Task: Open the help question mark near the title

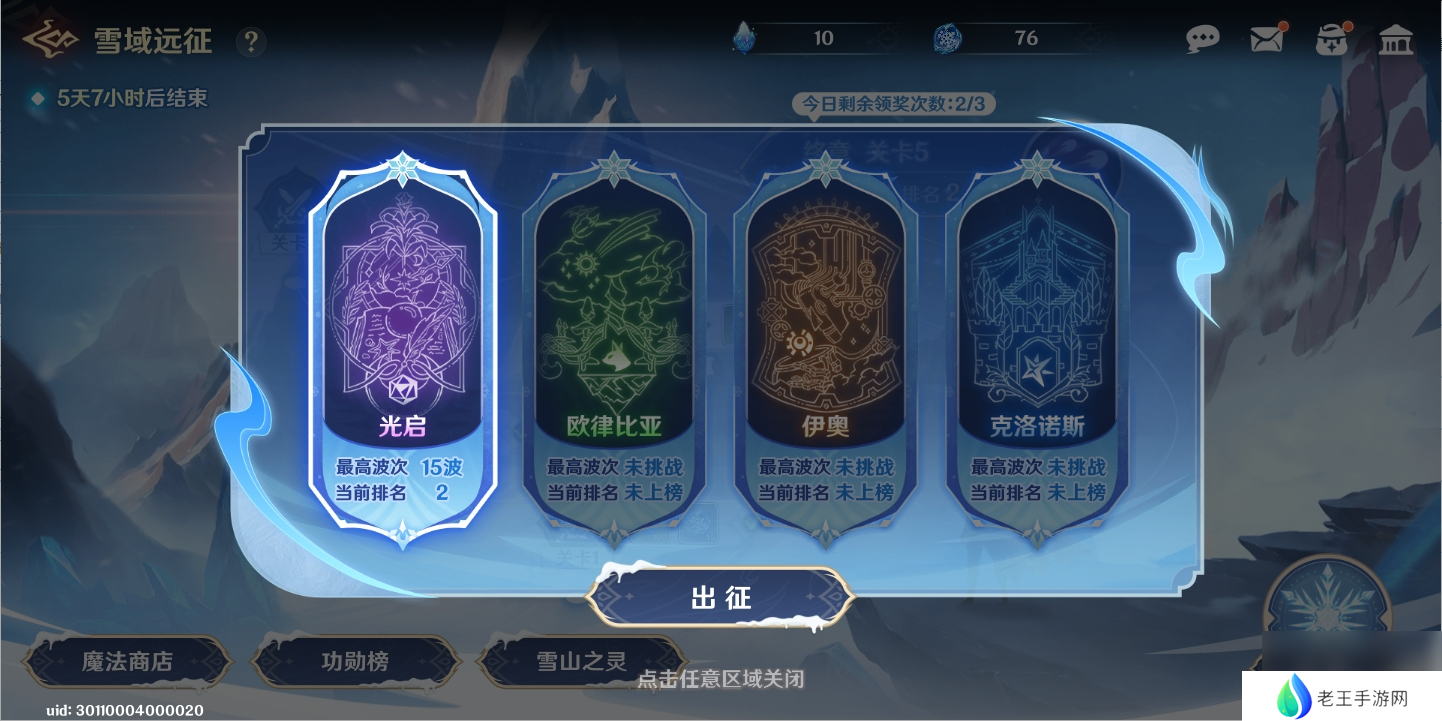Action: [x=251, y=42]
